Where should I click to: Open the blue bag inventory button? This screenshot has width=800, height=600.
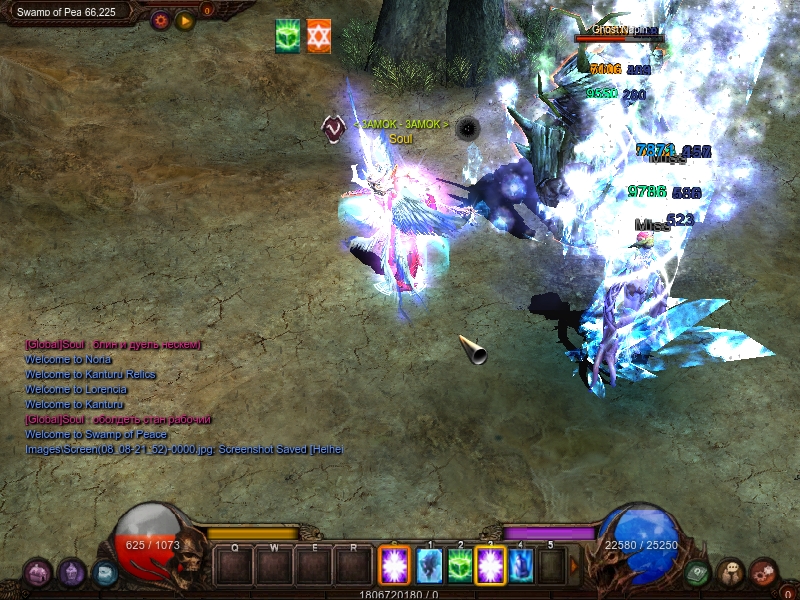104,573
